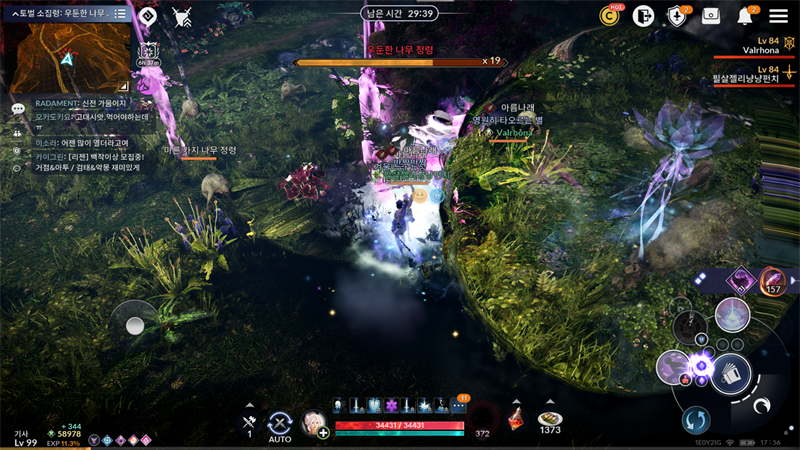Click the character portrait with green plus
The height and width of the screenshot is (450, 800).
(315, 423)
